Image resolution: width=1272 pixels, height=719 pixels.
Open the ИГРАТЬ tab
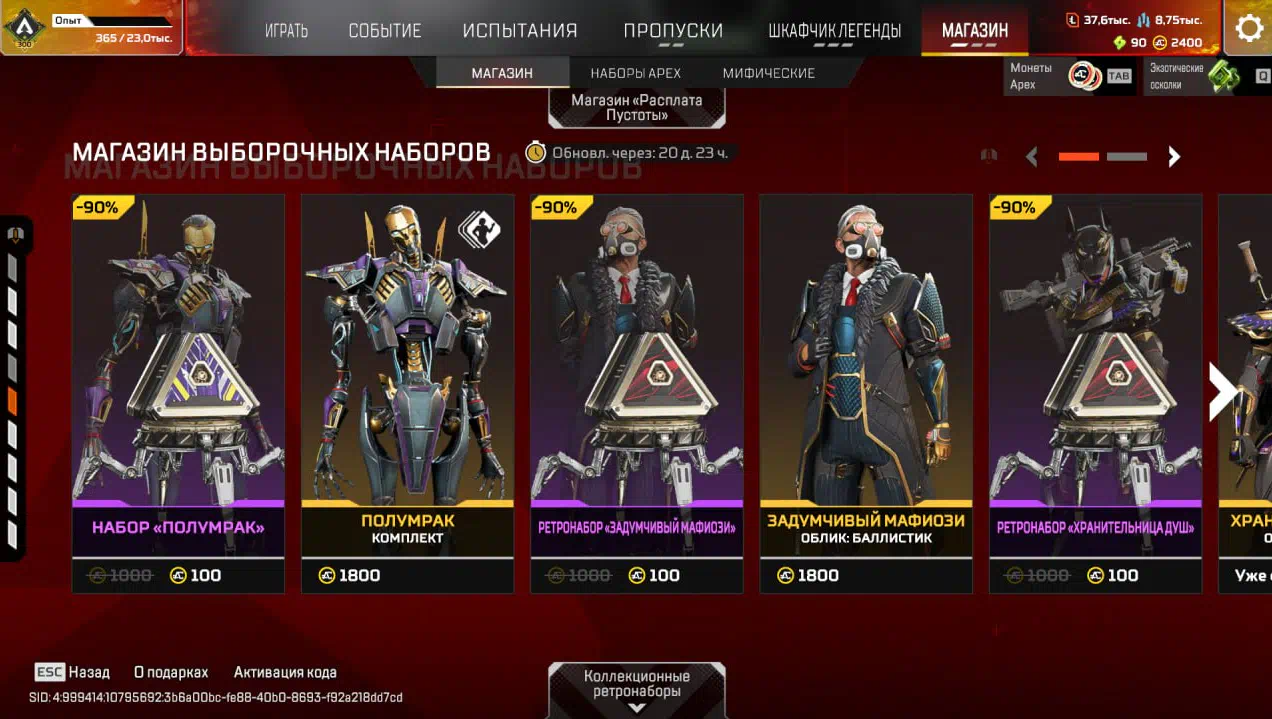[x=286, y=31]
